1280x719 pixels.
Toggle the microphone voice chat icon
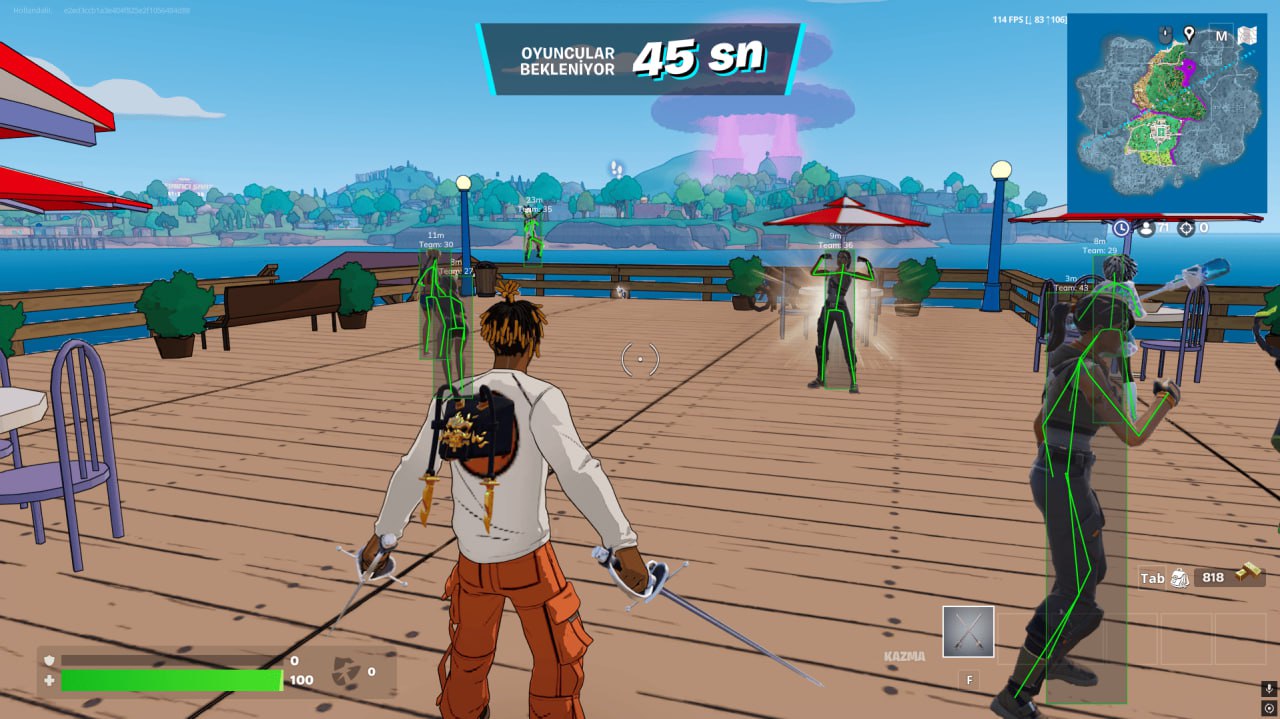(1268, 689)
